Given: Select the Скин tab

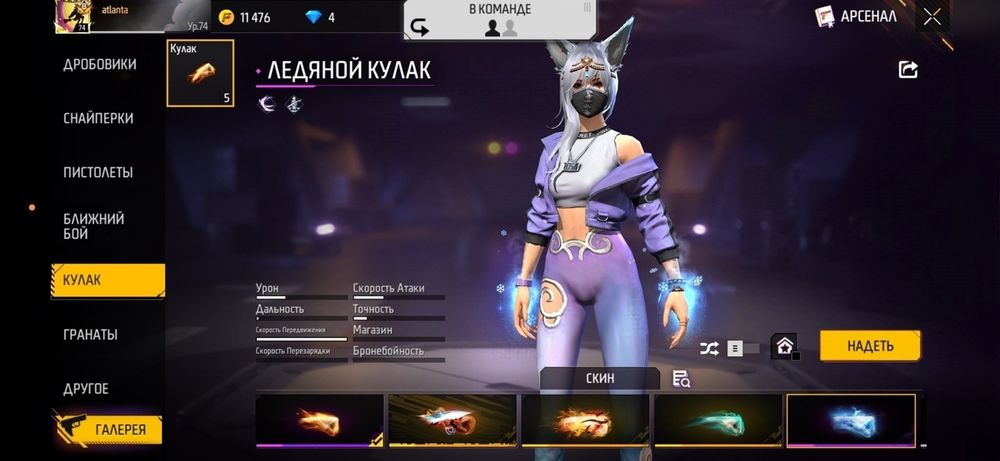Looking at the screenshot, I should pyautogui.click(x=600, y=378).
